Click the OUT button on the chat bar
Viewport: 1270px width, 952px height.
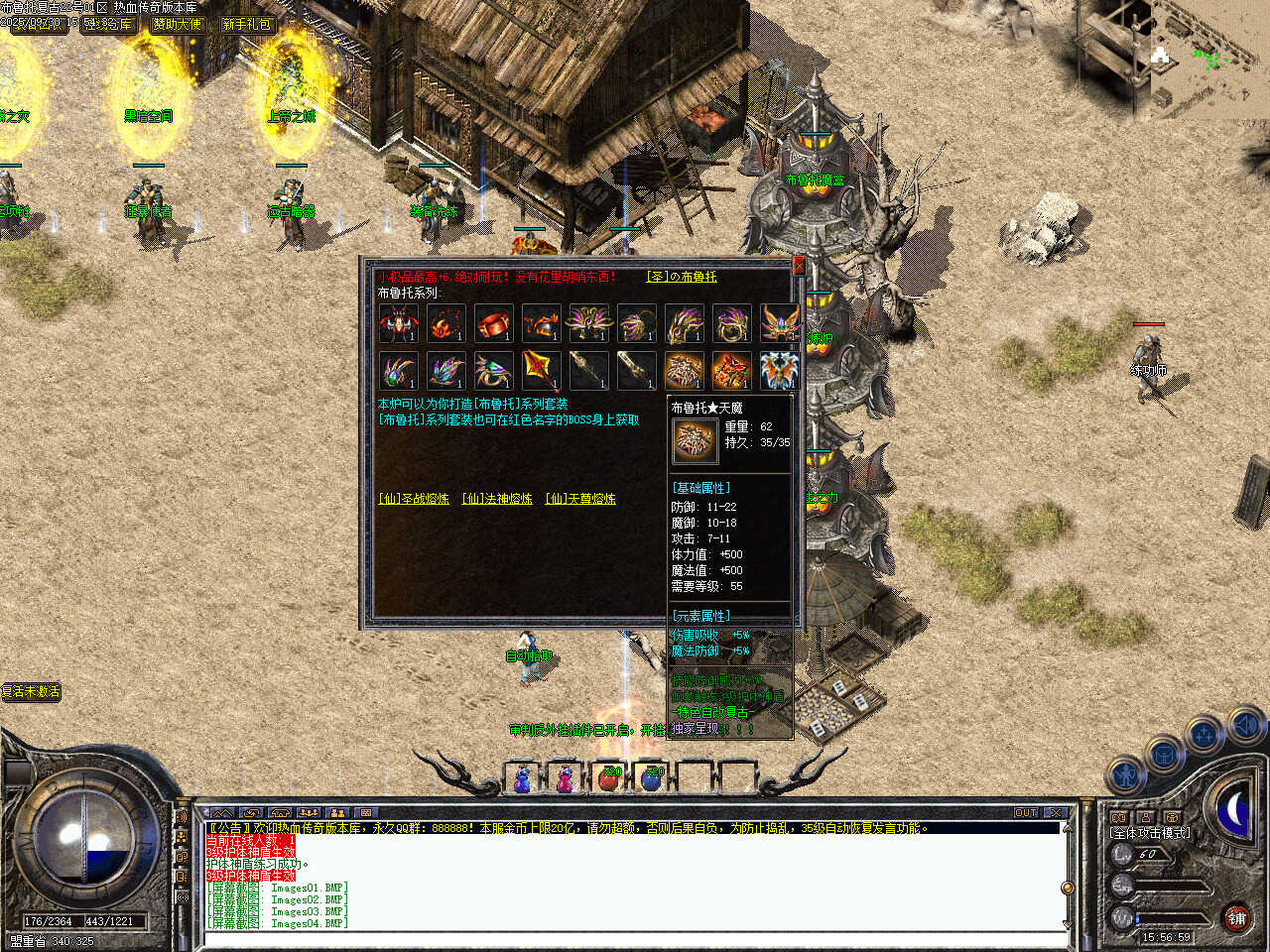[1026, 812]
